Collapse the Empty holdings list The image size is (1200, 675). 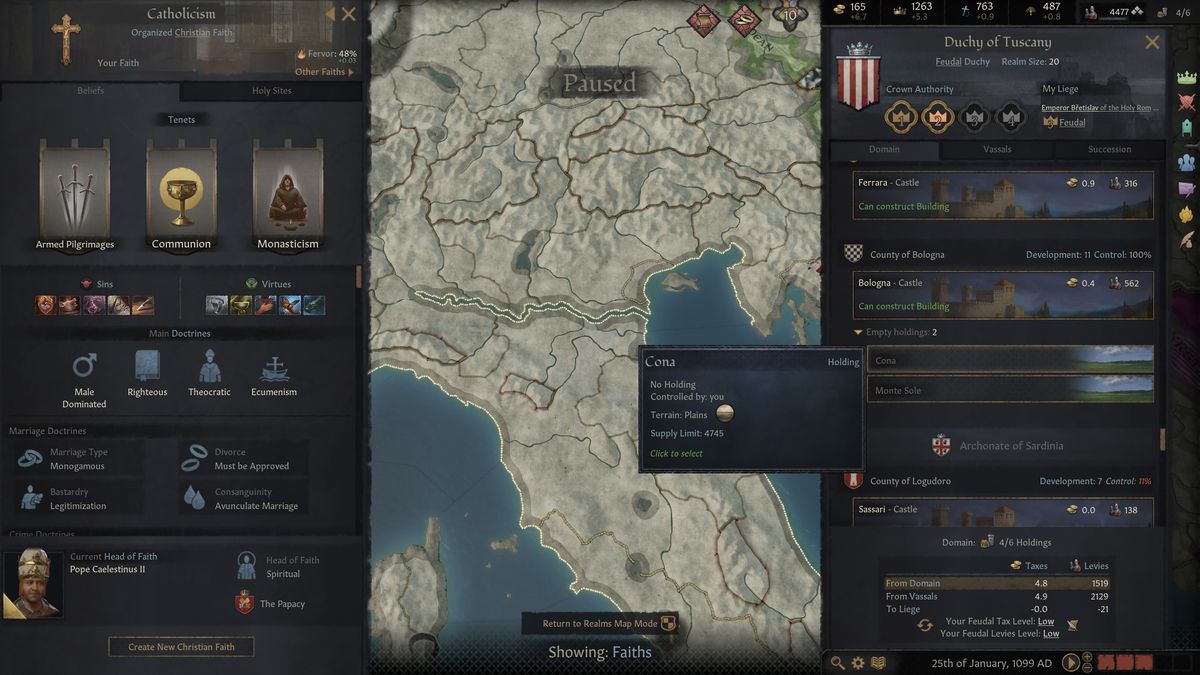858,332
